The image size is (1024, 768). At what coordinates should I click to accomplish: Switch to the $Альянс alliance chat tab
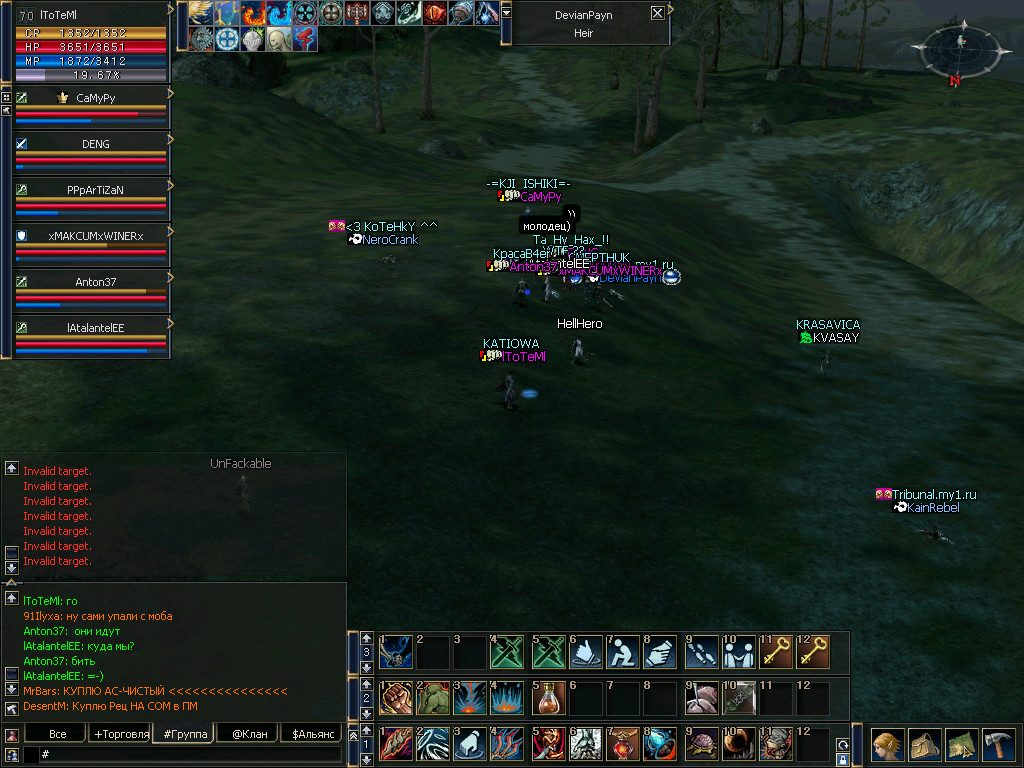click(312, 734)
